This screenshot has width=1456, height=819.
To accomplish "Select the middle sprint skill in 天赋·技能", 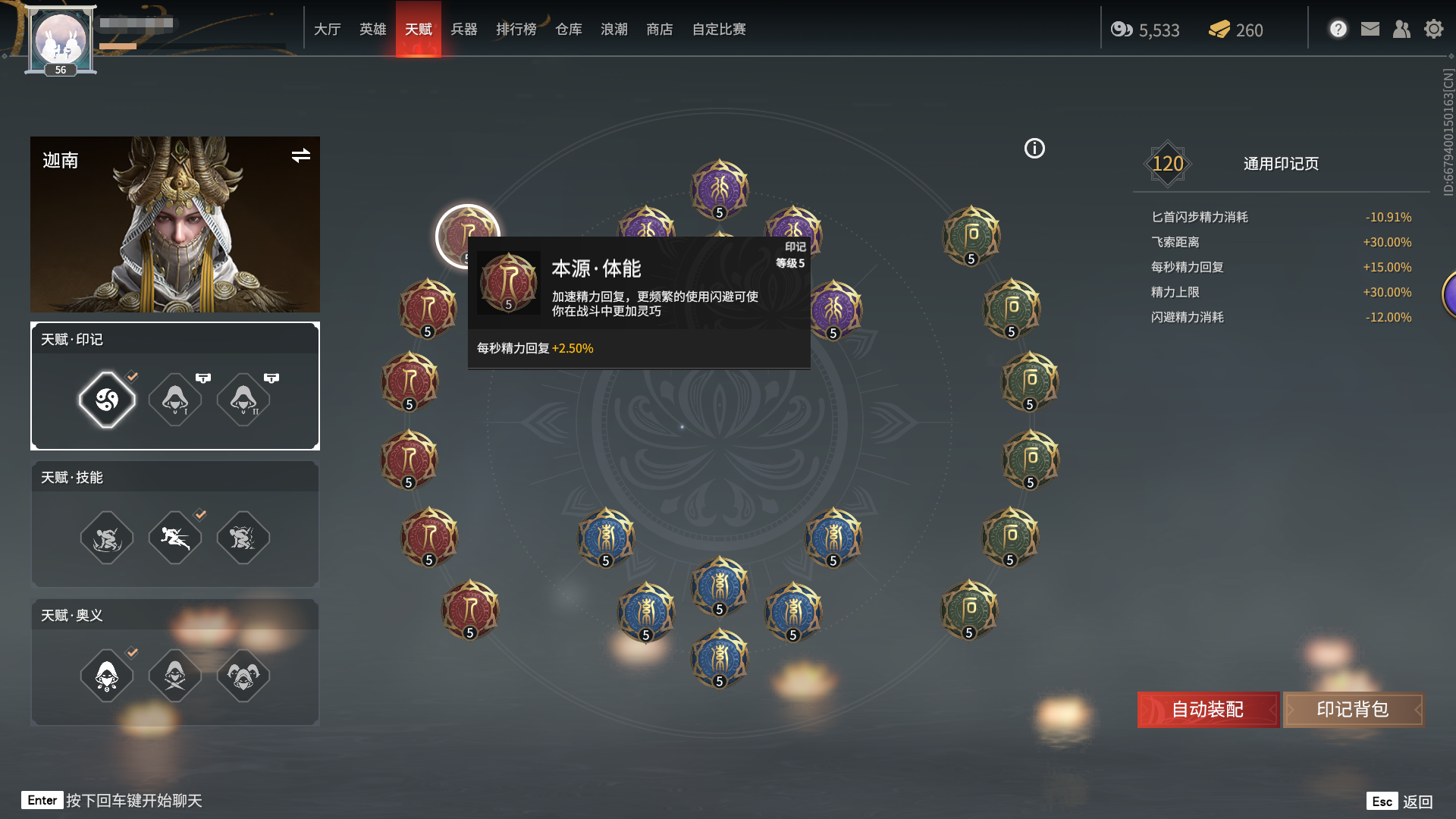I will (x=174, y=538).
